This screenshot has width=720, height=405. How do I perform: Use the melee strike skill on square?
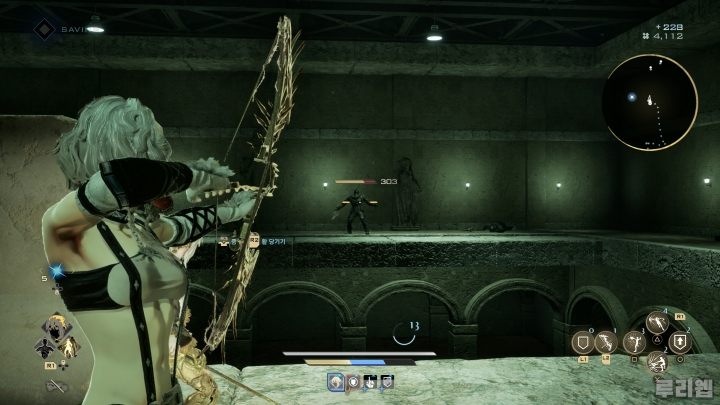tap(633, 343)
